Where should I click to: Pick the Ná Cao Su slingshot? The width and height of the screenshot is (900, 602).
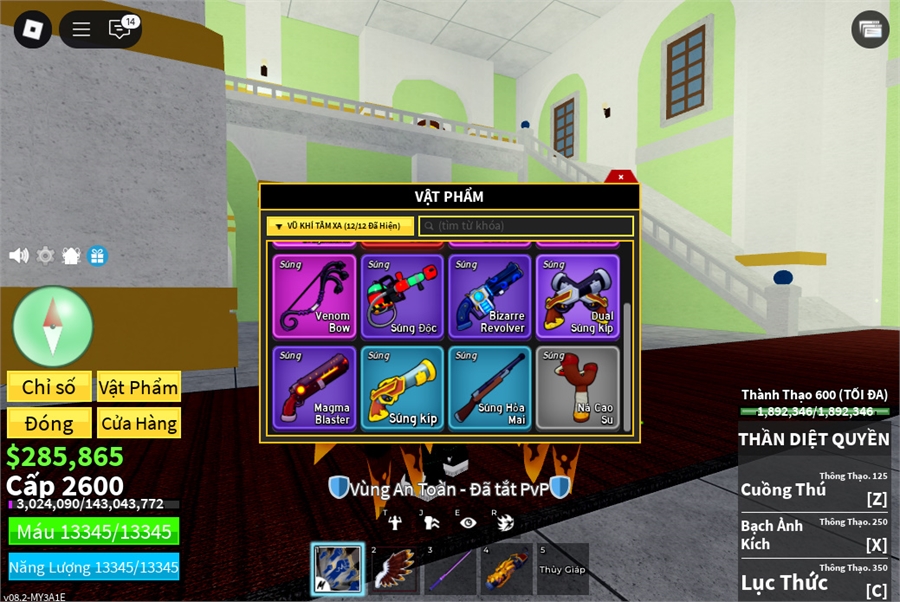point(578,388)
